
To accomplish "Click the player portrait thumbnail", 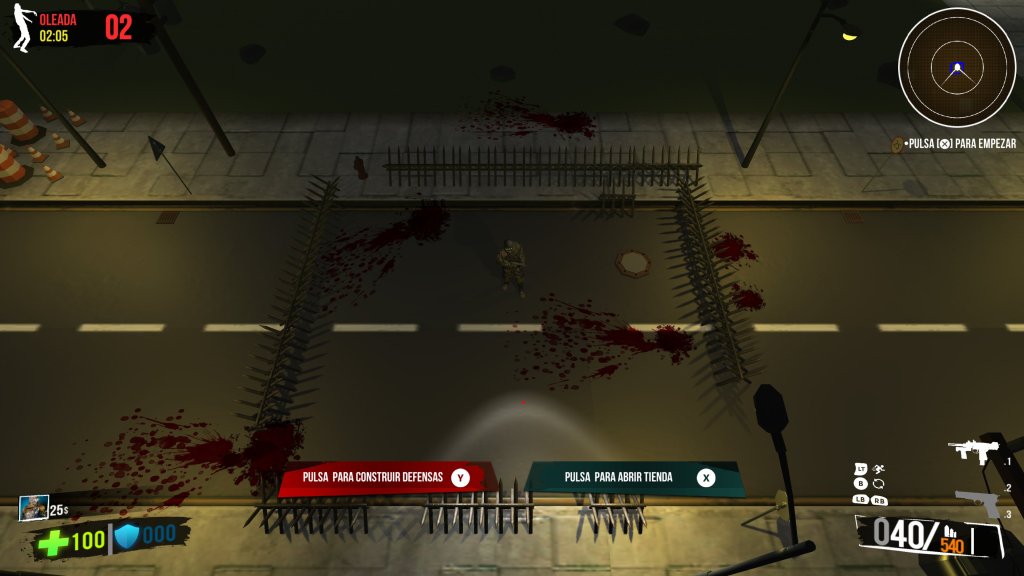I will [32, 508].
